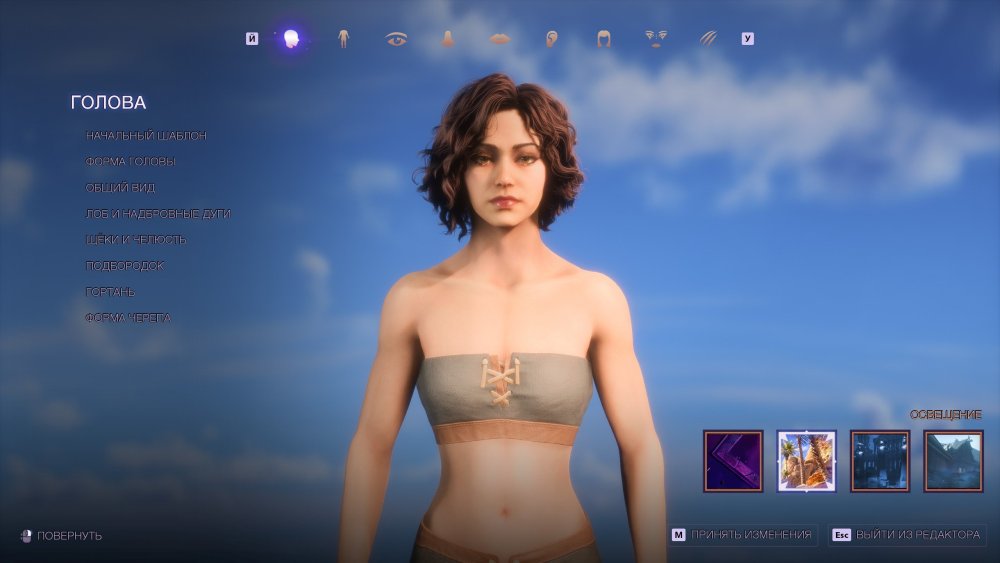Exit the editor via Выйти из редактора

click(x=907, y=535)
